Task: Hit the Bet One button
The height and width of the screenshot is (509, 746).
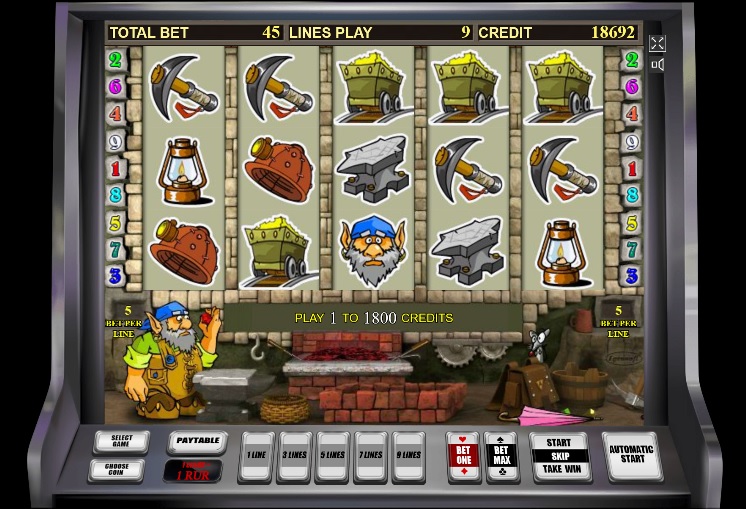Action: pos(463,455)
